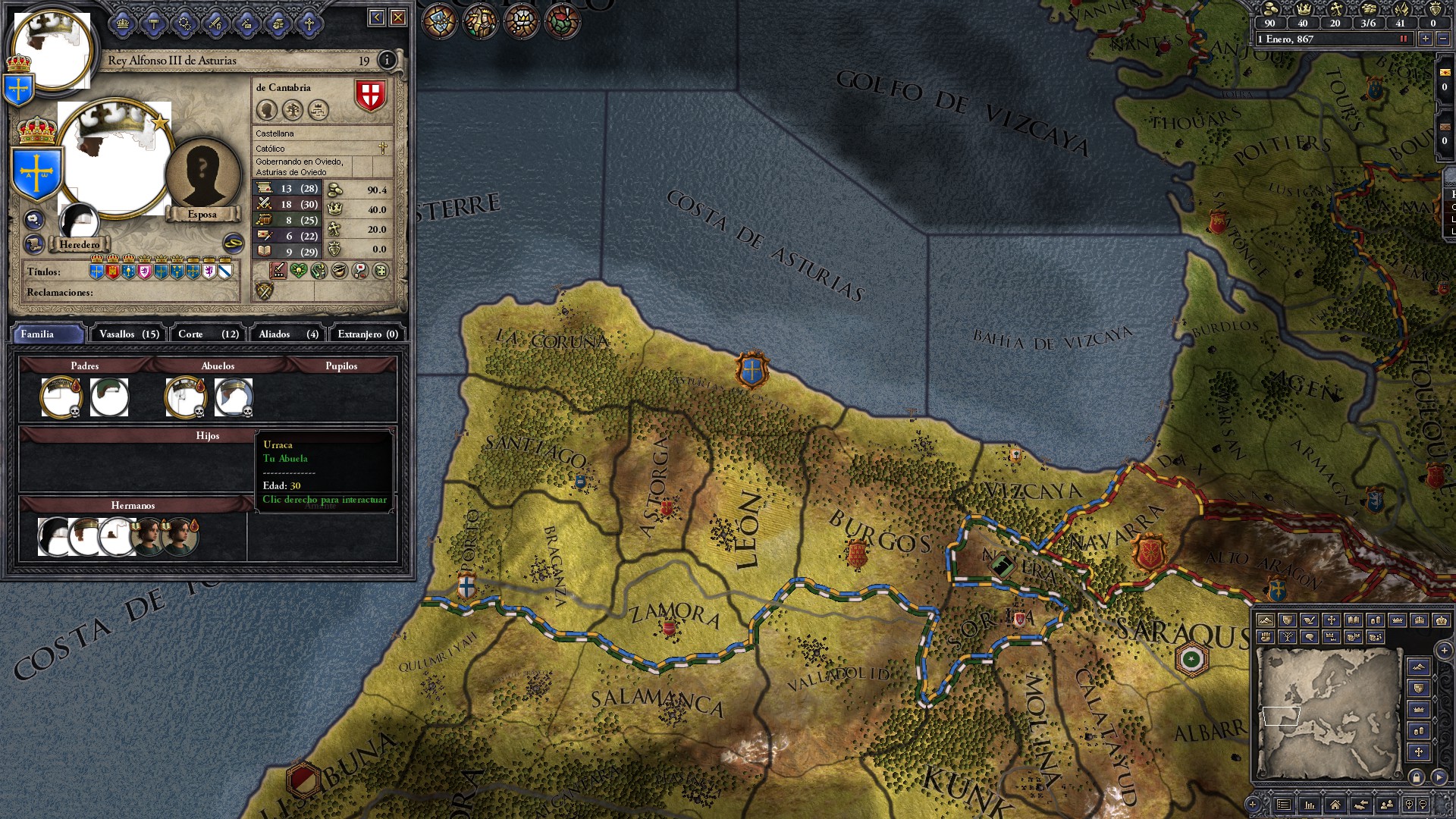This screenshot has height=819, width=1456.
Task: Toggle pause on the date bar
Action: click(x=1403, y=39)
